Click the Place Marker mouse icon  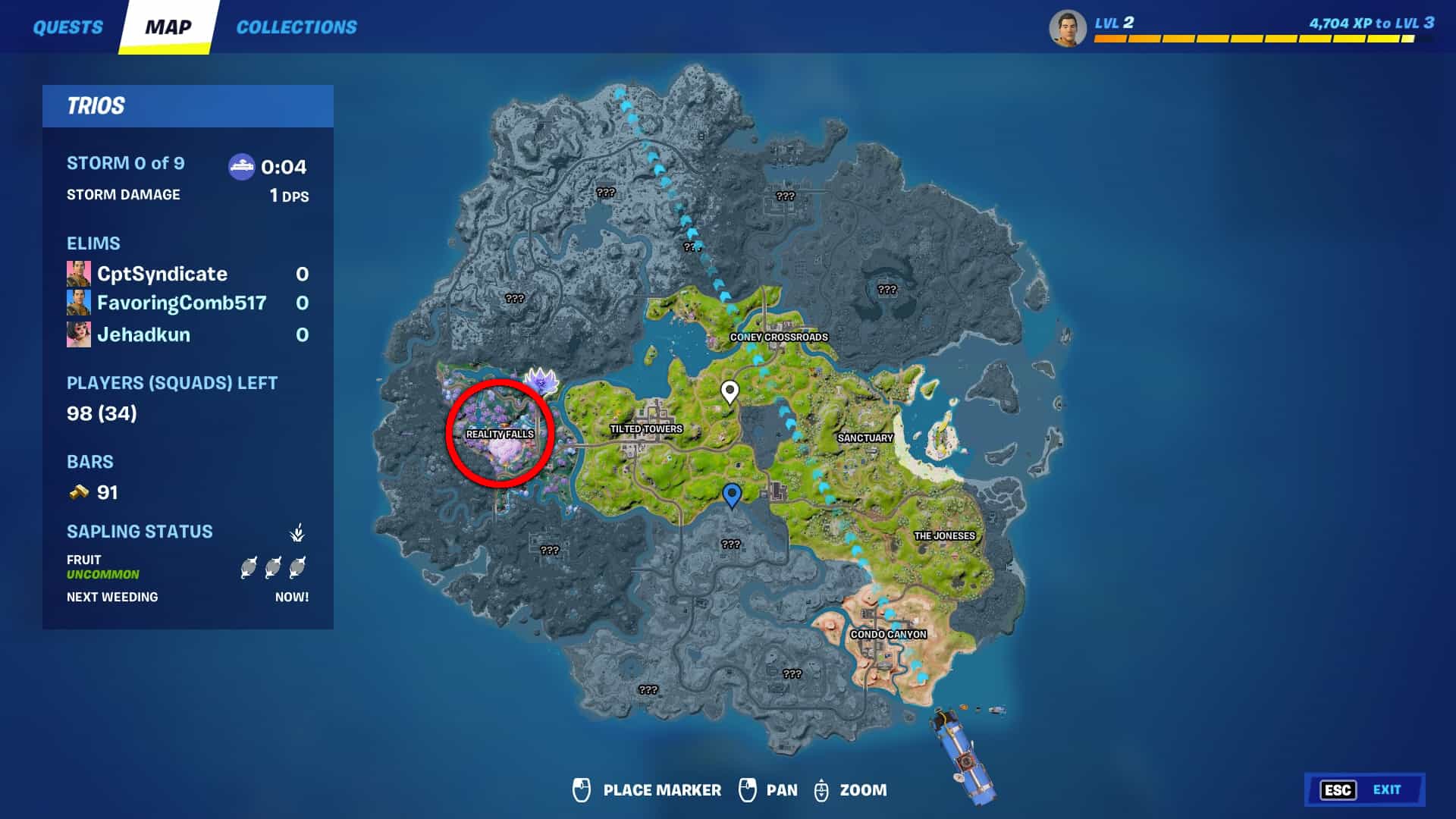[581, 790]
